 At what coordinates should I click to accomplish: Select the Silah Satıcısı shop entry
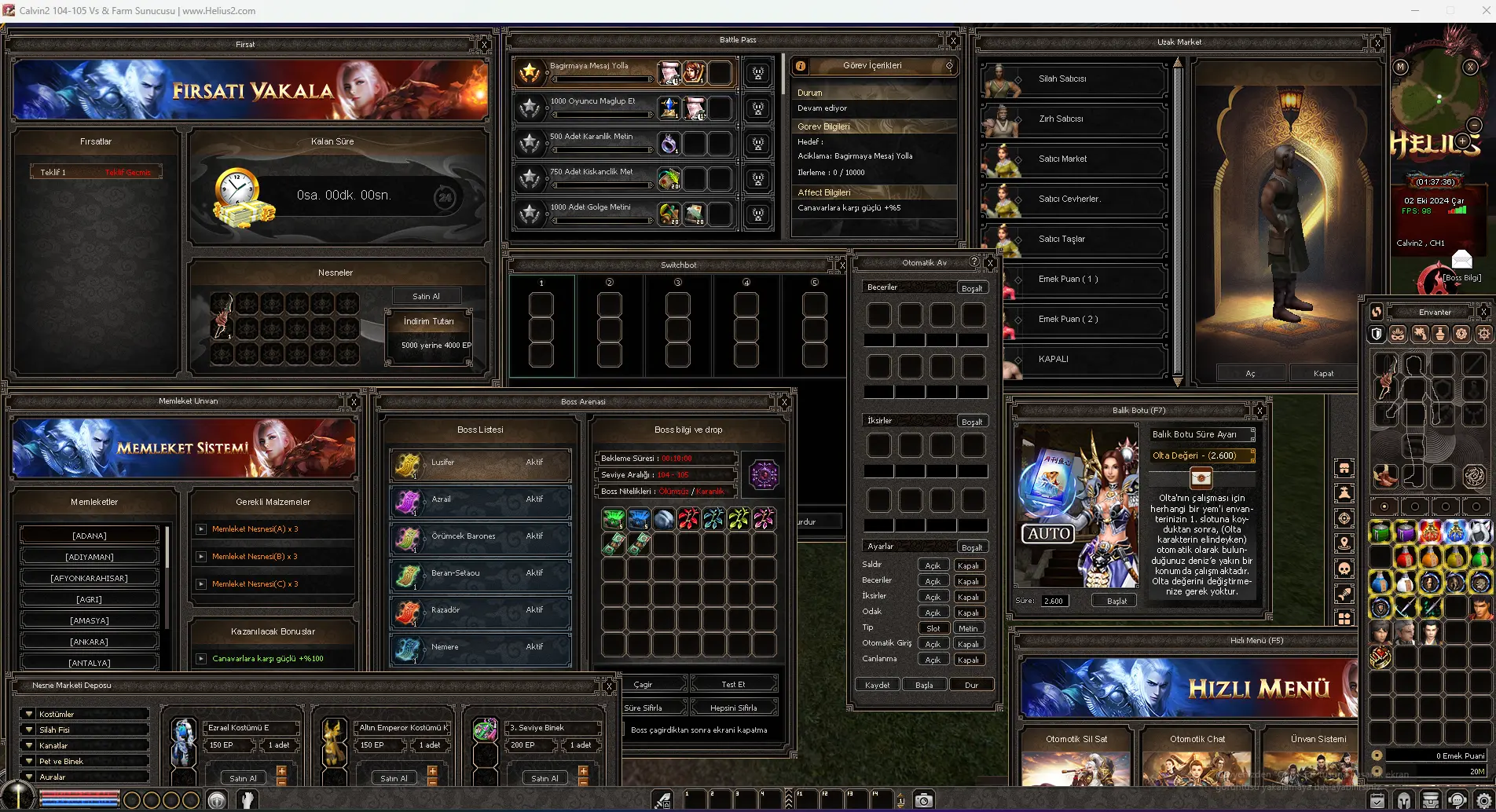tap(1073, 79)
